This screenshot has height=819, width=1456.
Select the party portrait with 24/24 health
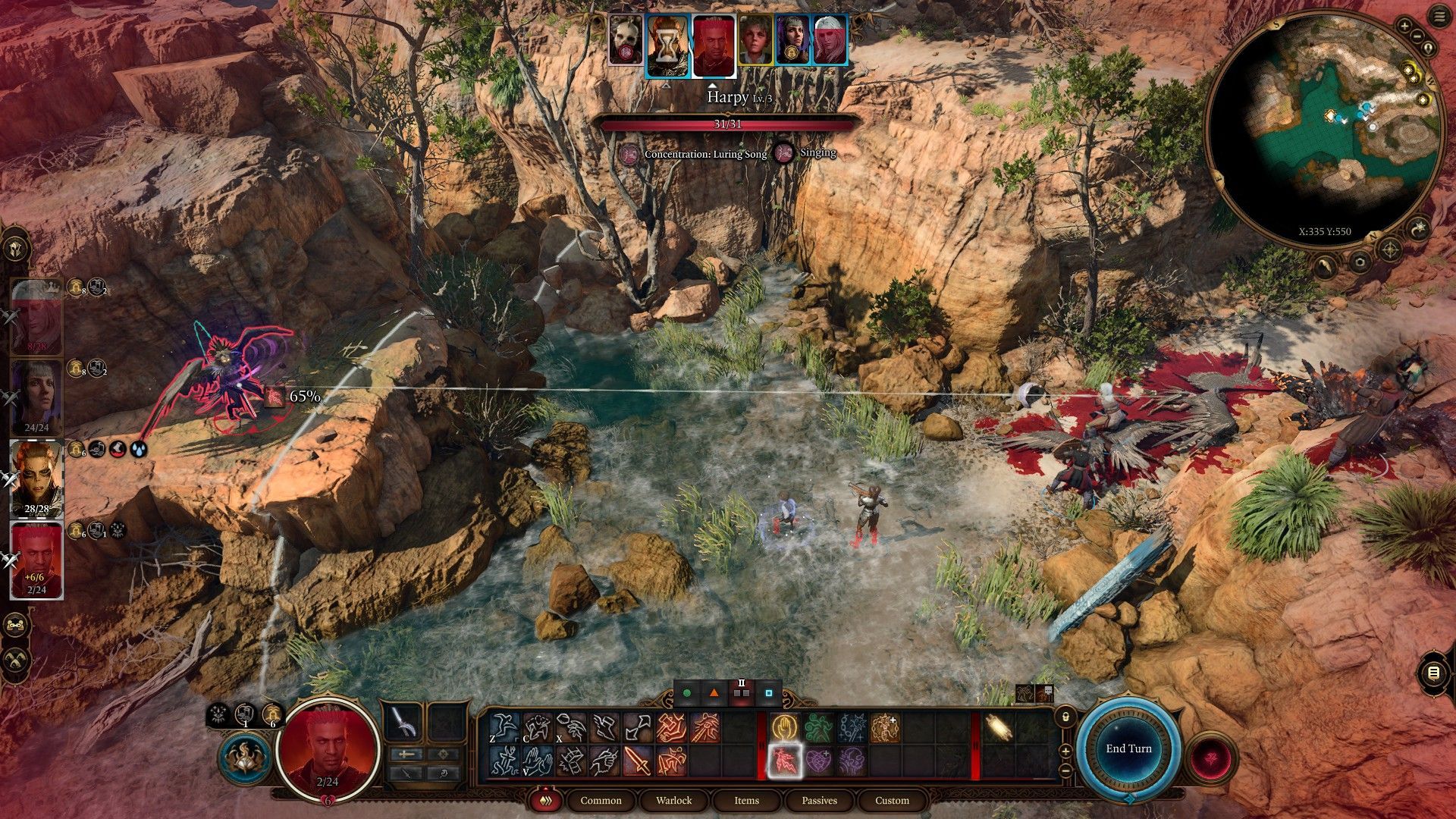pyautogui.click(x=36, y=396)
